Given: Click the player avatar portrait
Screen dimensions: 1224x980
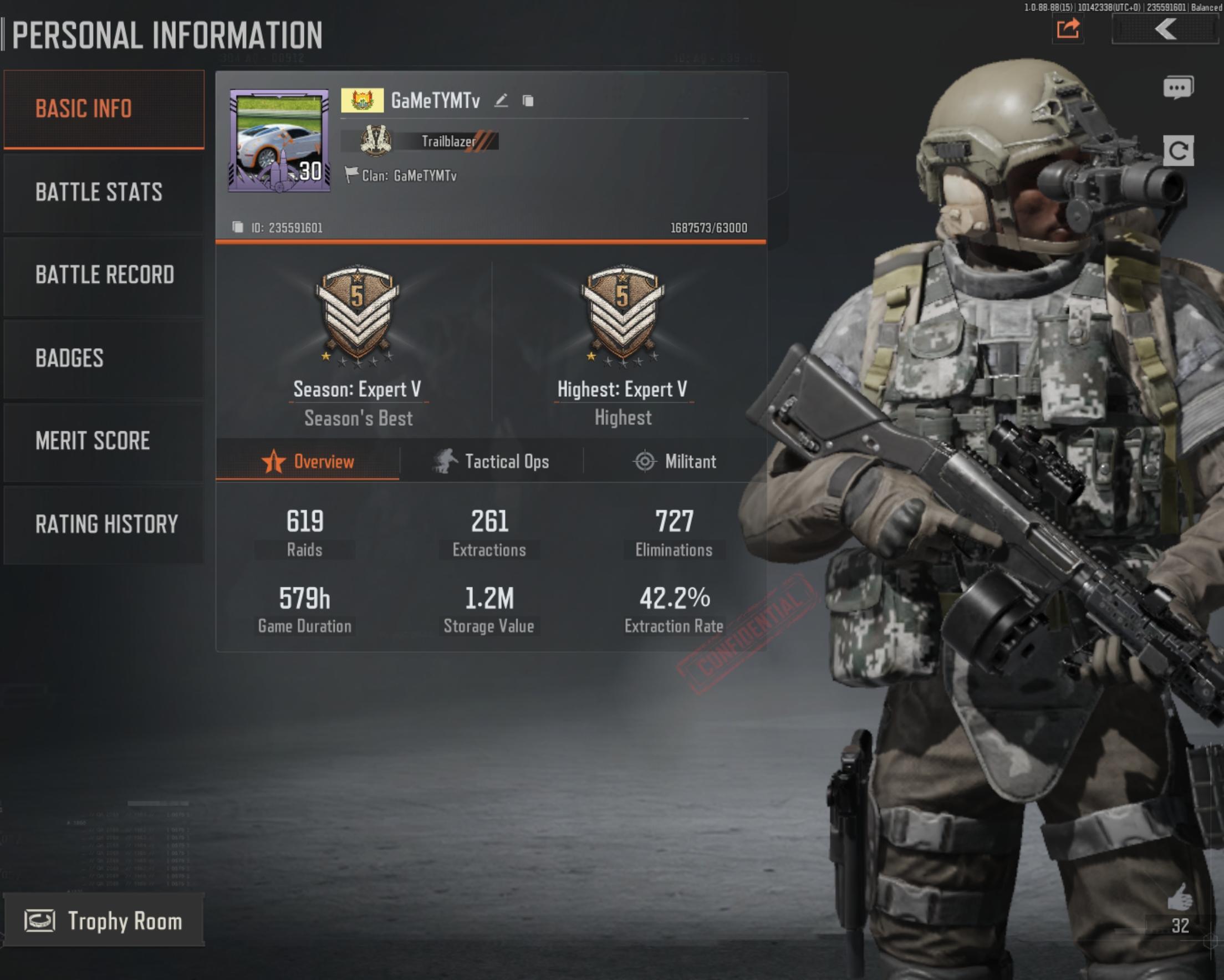Looking at the screenshot, I should 279,140.
